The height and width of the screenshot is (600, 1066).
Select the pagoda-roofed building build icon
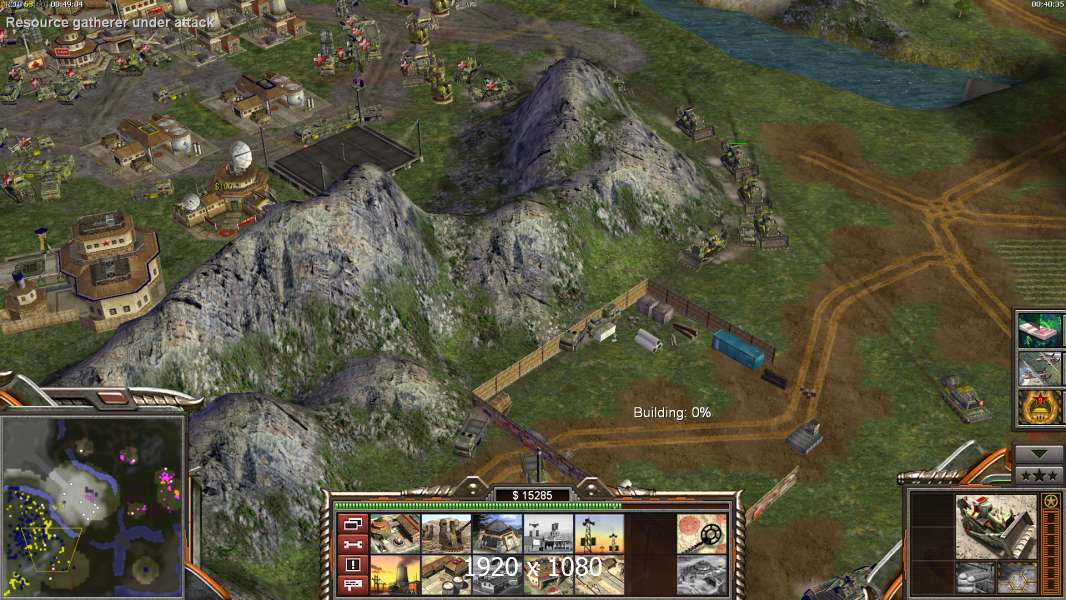(497, 534)
